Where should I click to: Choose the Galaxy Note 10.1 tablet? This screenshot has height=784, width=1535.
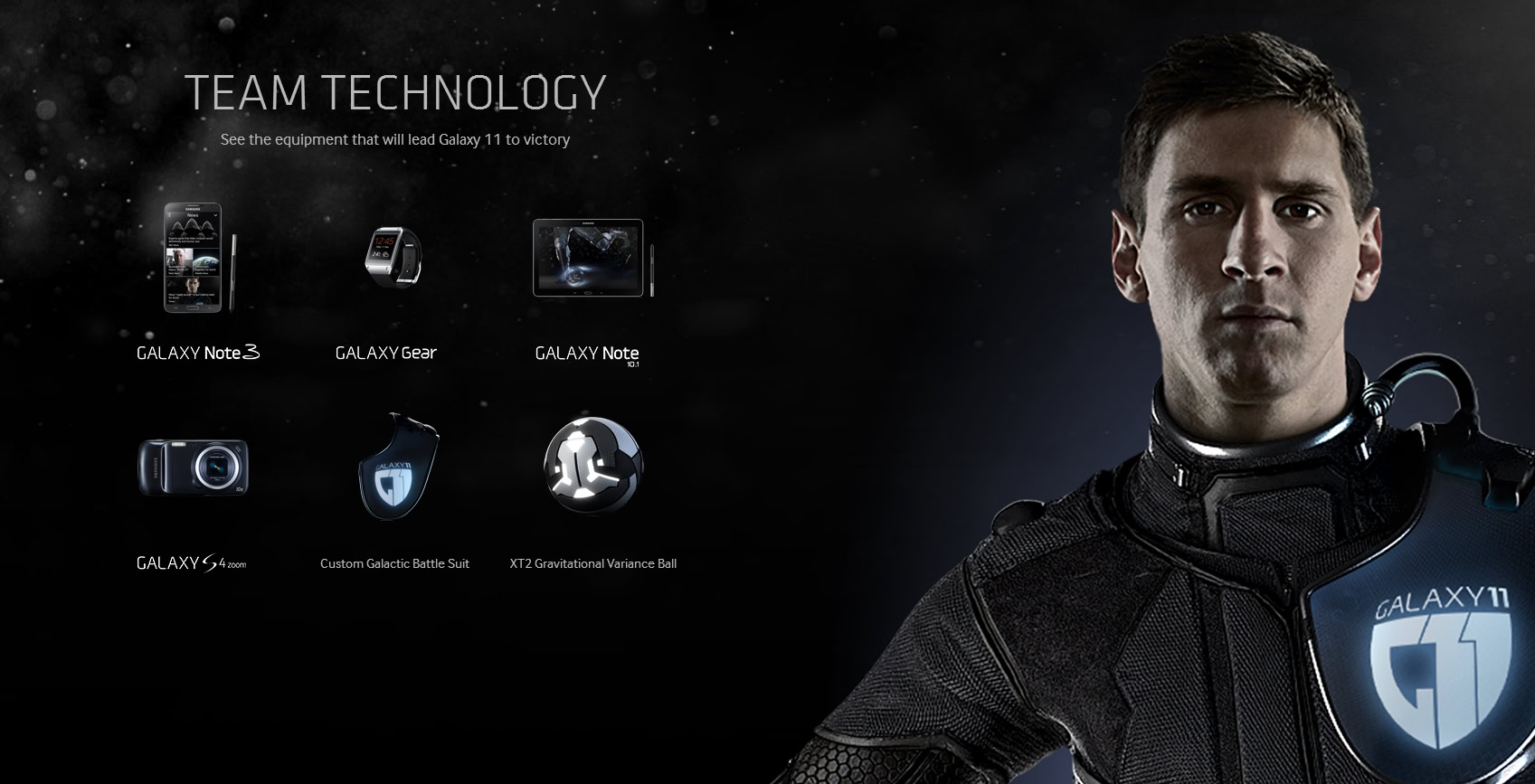coord(589,258)
